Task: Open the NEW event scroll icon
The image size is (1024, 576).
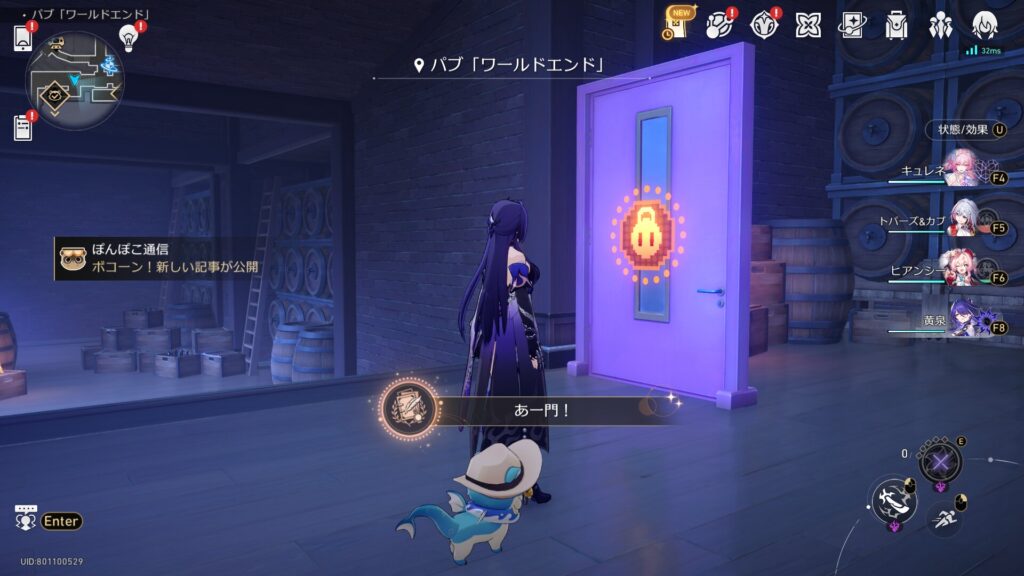Action: (x=678, y=24)
